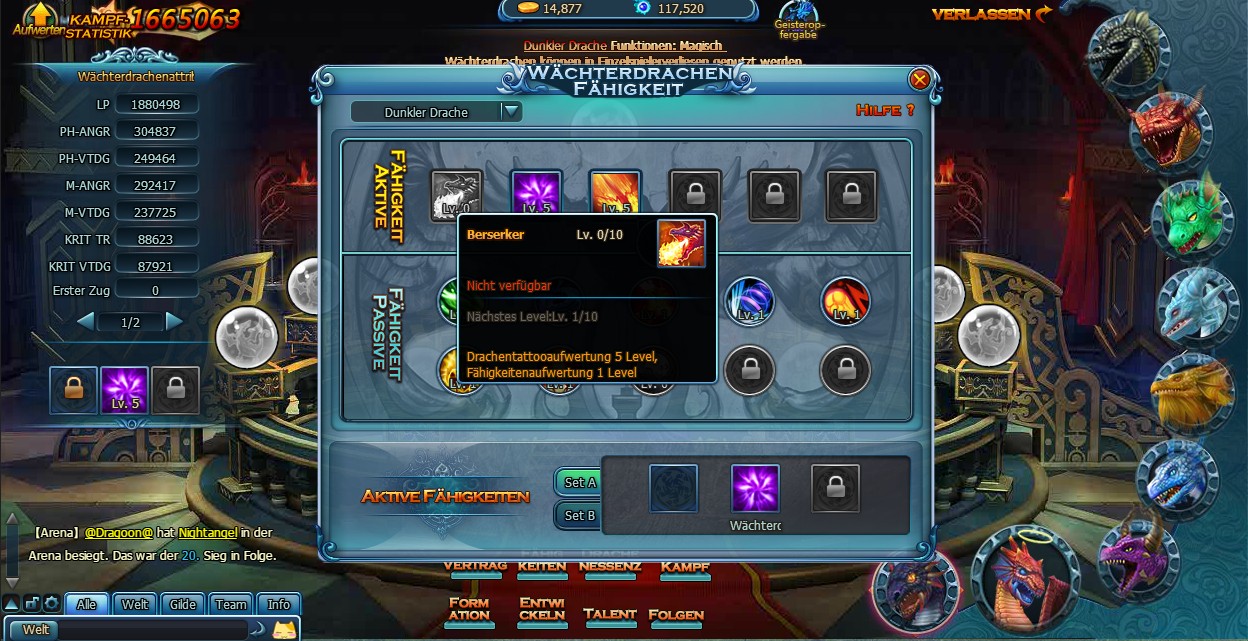Select the grey Berserker dragon skill
Screen dimensions: 1248x641
pyautogui.click(x=456, y=195)
